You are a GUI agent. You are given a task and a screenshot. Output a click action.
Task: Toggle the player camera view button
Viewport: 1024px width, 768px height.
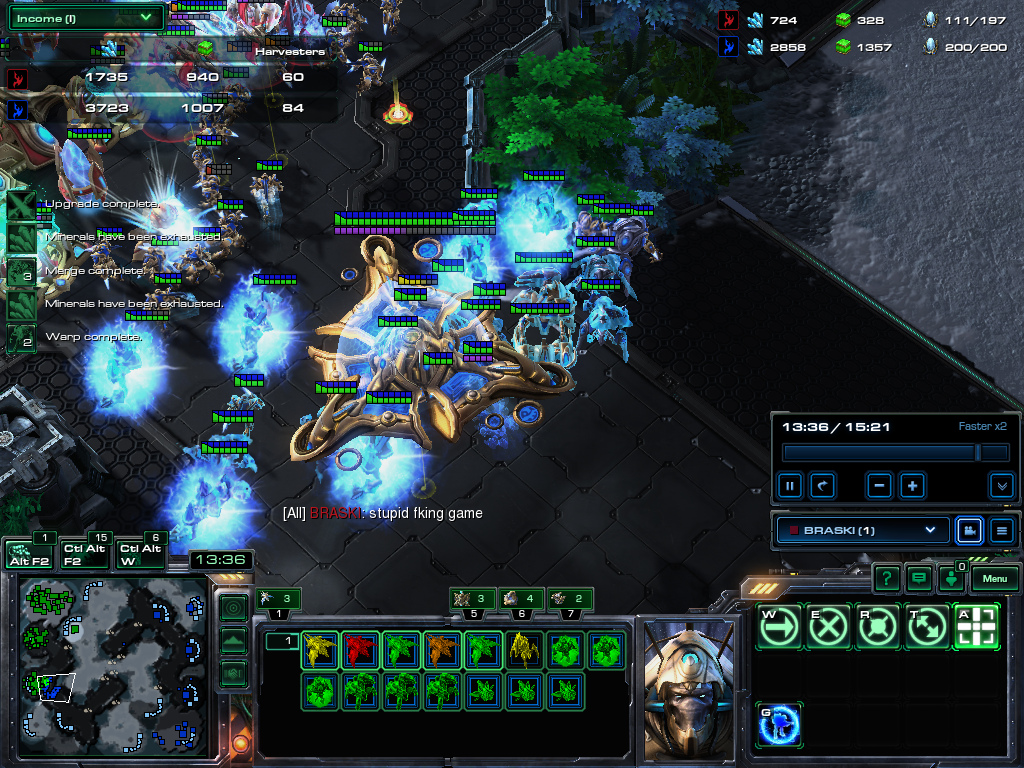968,530
